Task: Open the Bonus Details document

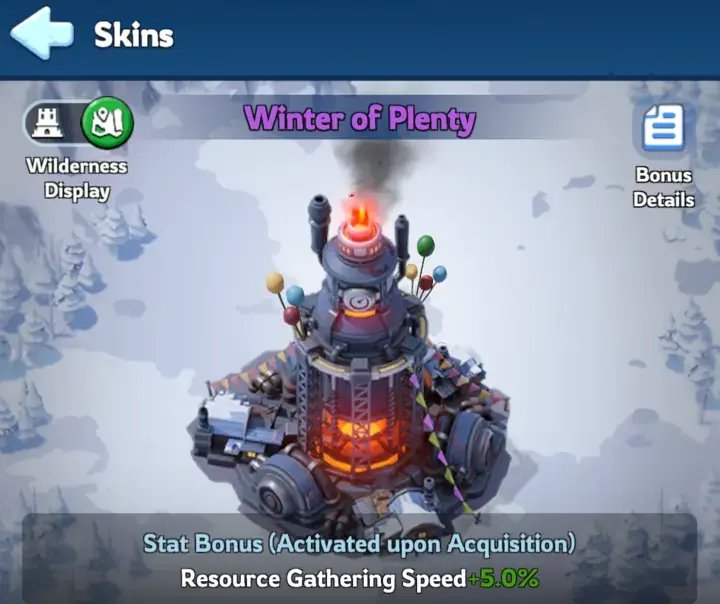Action: click(x=663, y=129)
